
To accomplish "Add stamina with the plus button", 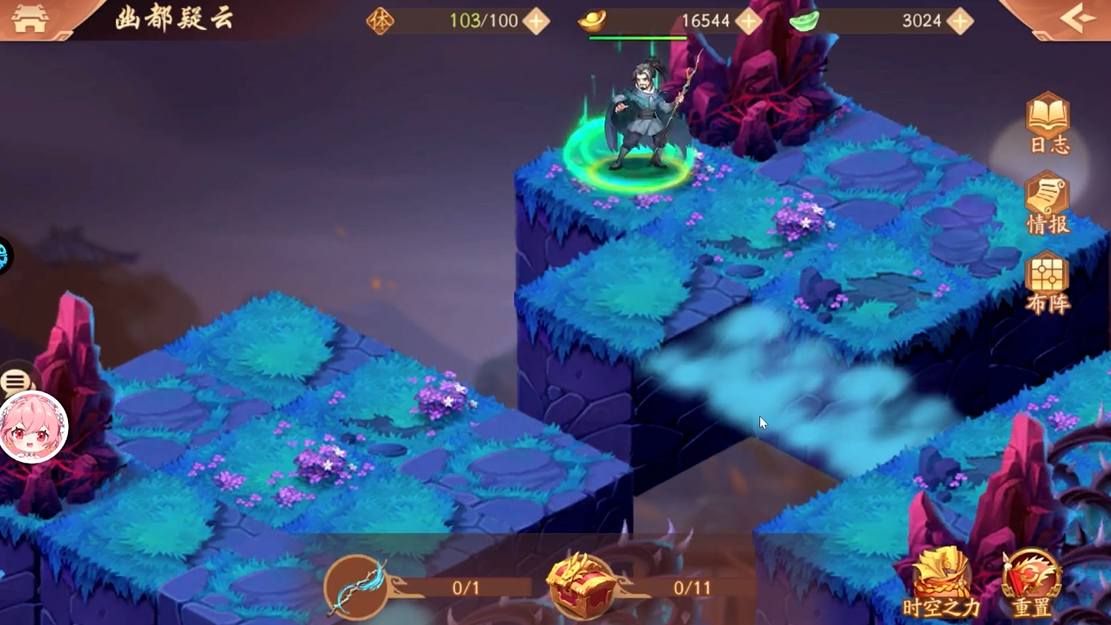I will pos(536,21).
